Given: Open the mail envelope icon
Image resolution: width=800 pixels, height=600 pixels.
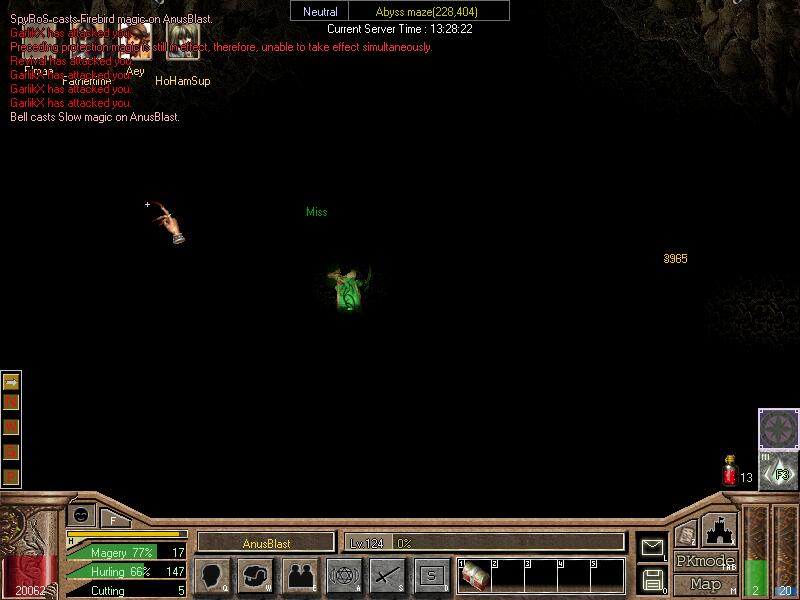Looking at the screenshot, I should click(x=652, y=546).
